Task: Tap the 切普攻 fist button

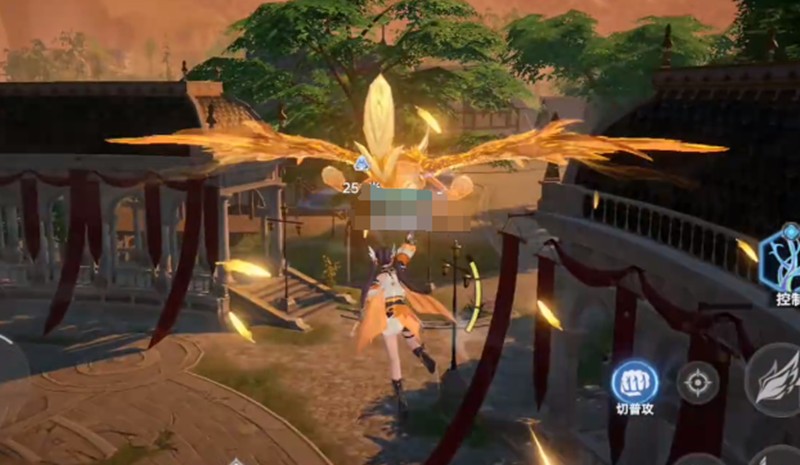Action: pyautogui.click(x=634, y=381)
